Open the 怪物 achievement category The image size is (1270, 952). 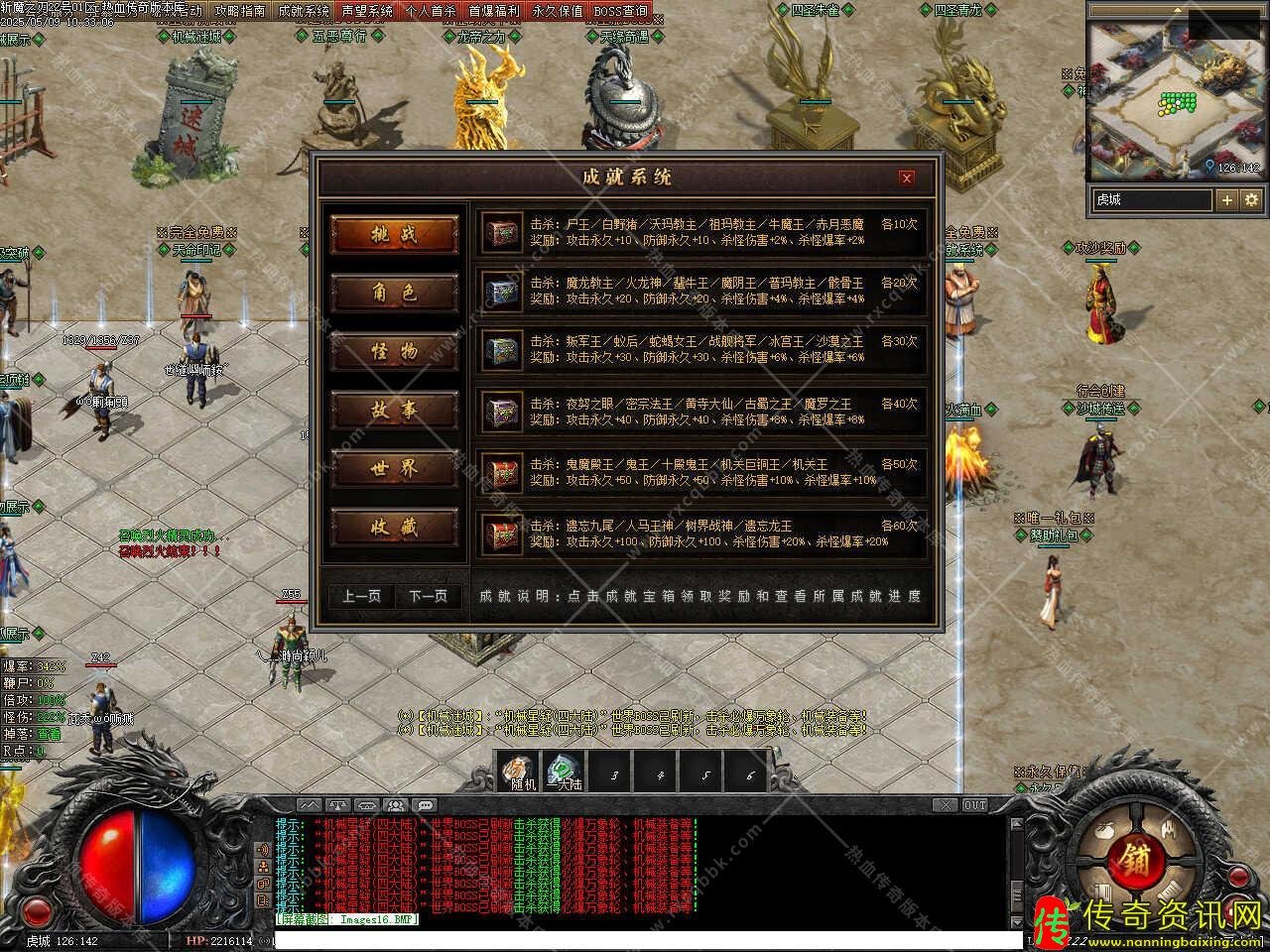(x=395, y=352)
